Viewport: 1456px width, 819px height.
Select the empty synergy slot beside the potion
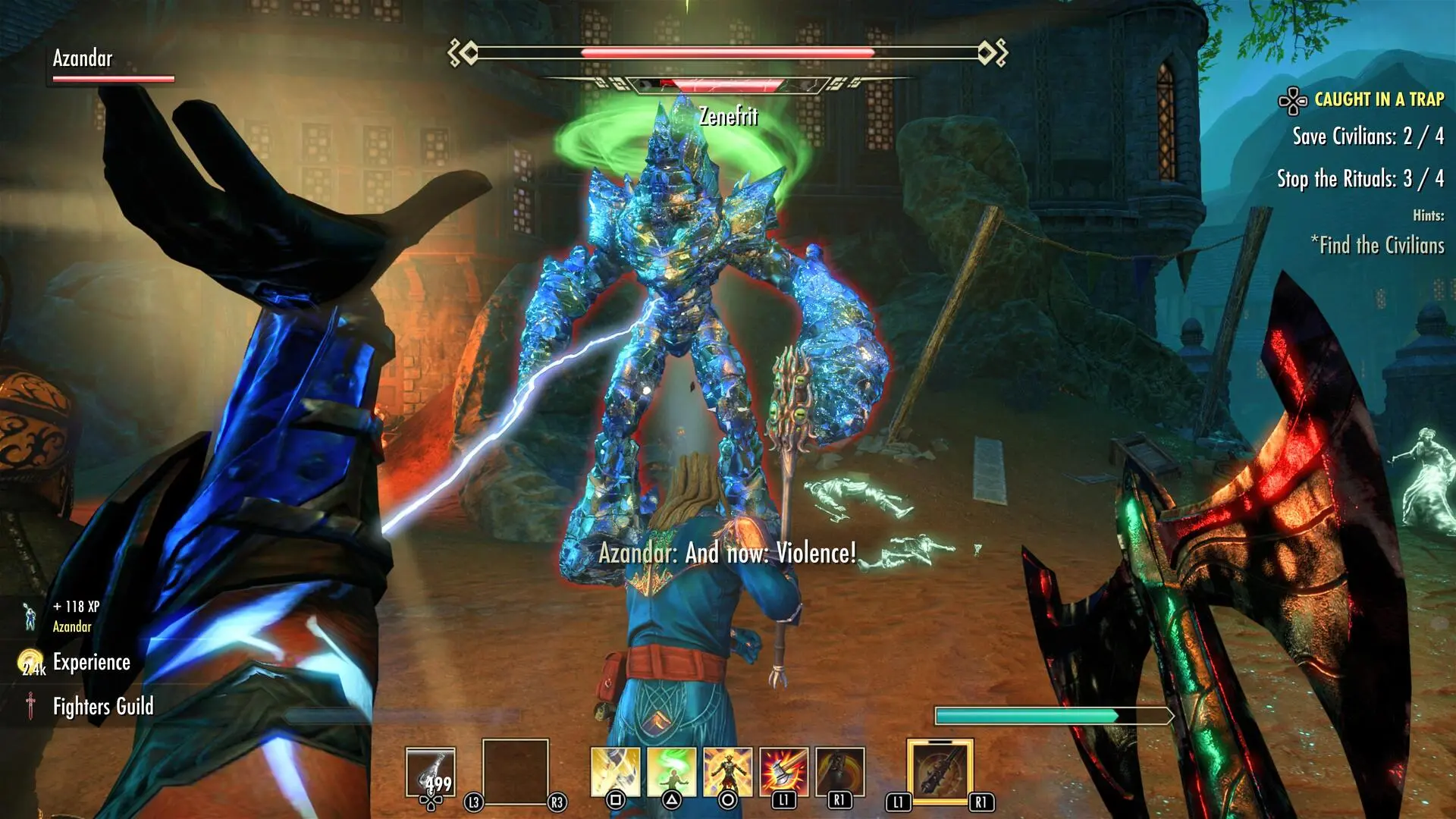click(x=515, y=772)
